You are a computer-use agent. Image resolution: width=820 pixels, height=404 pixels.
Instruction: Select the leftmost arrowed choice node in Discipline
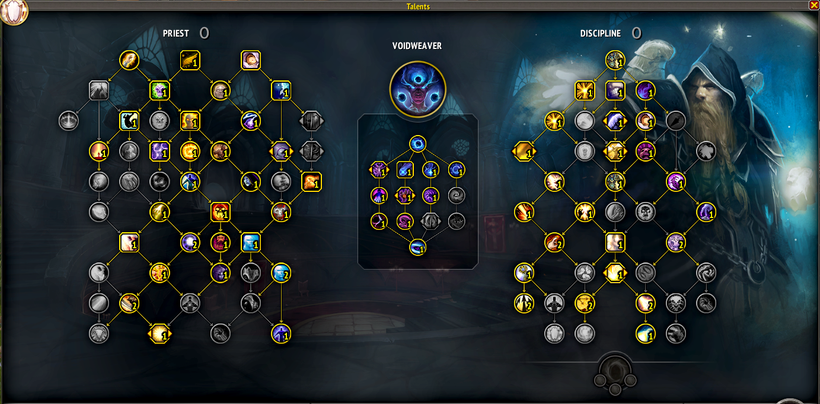[523, 151]
